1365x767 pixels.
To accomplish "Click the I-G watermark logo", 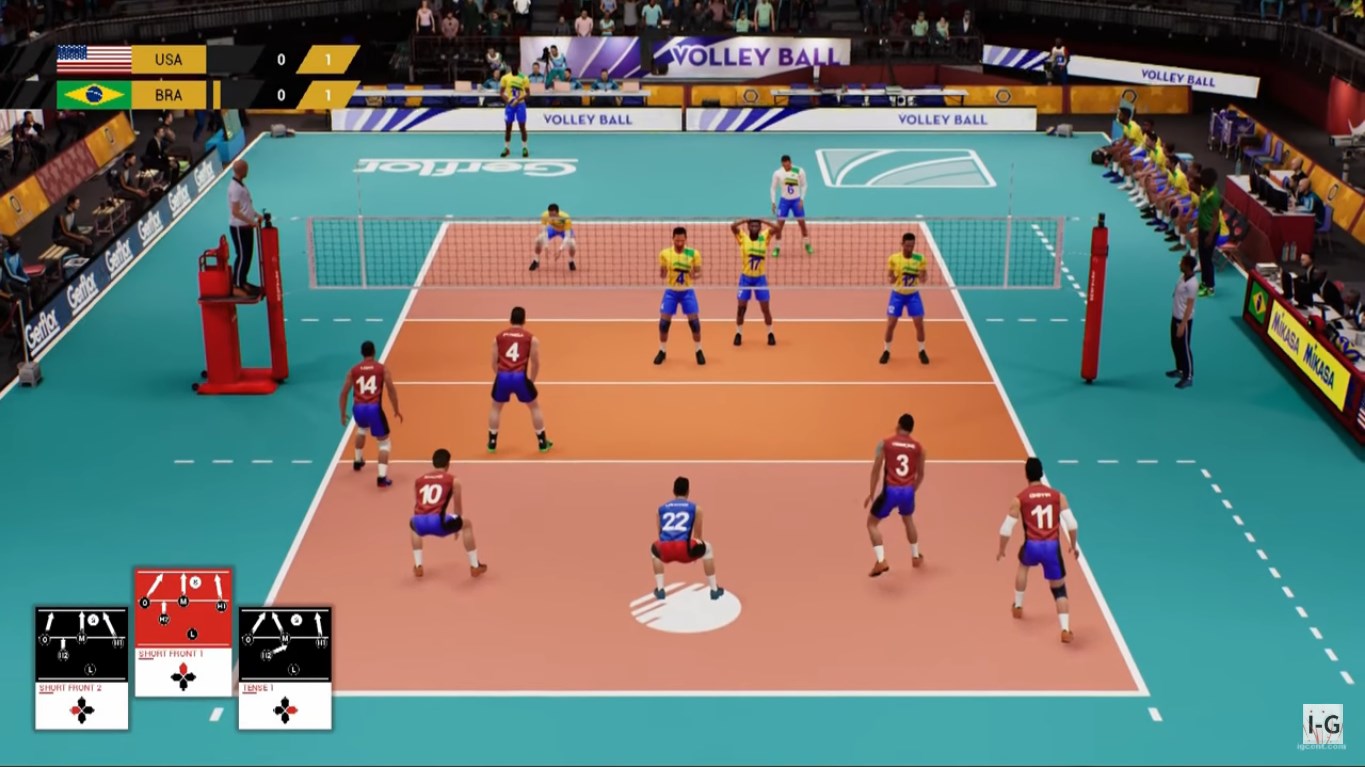I will click(1321, 722).
